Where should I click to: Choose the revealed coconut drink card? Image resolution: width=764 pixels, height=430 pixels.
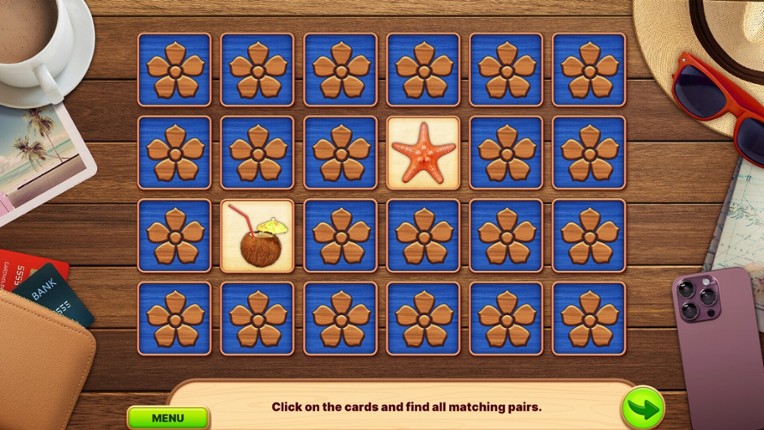[258, 236]
